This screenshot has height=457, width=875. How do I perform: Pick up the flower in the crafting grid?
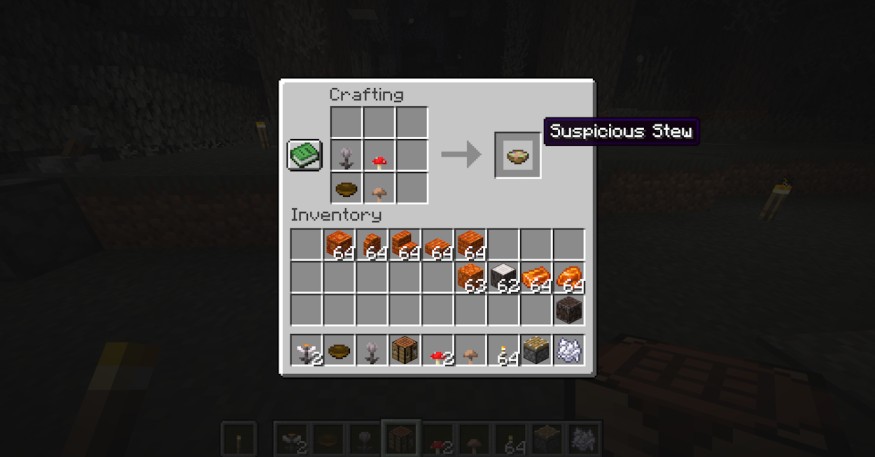pyautogui.click(x=347, y=155)
